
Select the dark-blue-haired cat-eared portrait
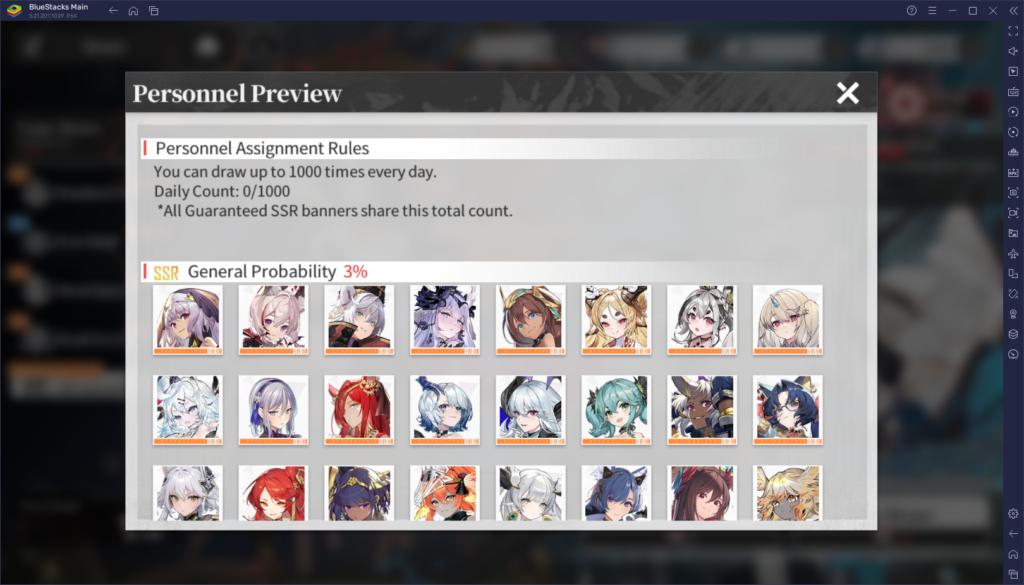788,409
